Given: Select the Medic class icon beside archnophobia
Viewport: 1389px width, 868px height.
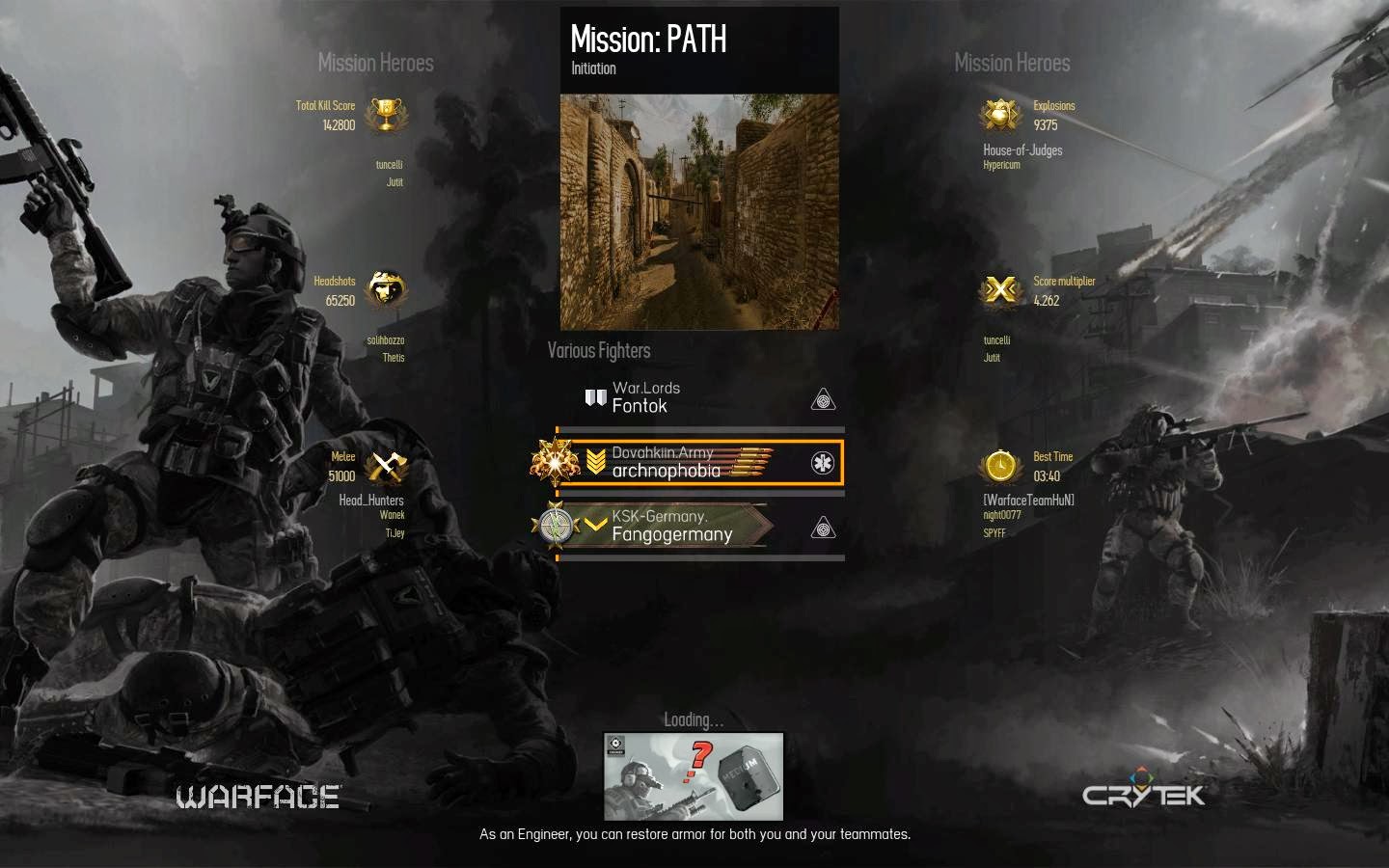Looking at the screenshot, I should coord(822,463).
